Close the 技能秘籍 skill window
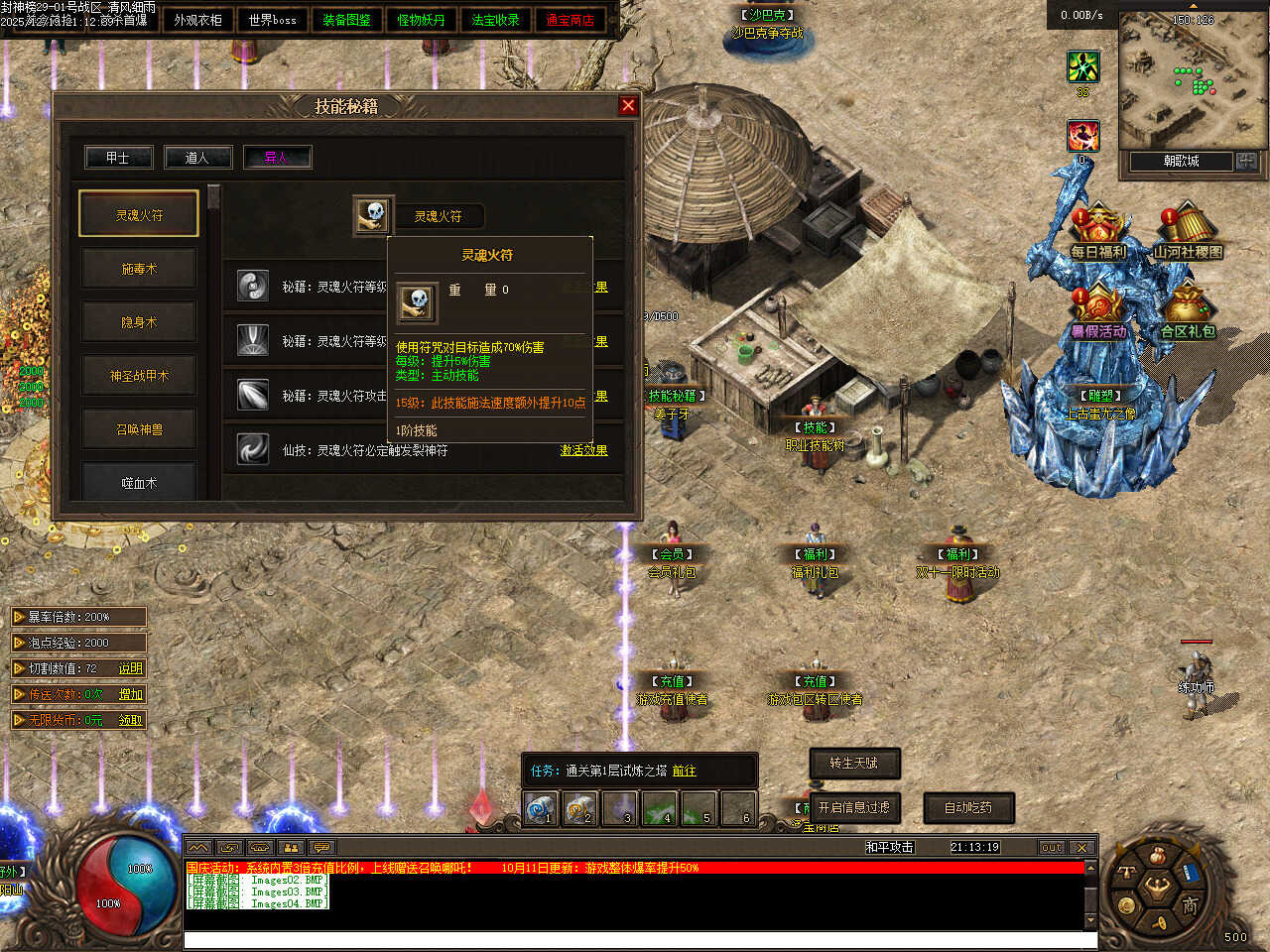 click(628, 106)
